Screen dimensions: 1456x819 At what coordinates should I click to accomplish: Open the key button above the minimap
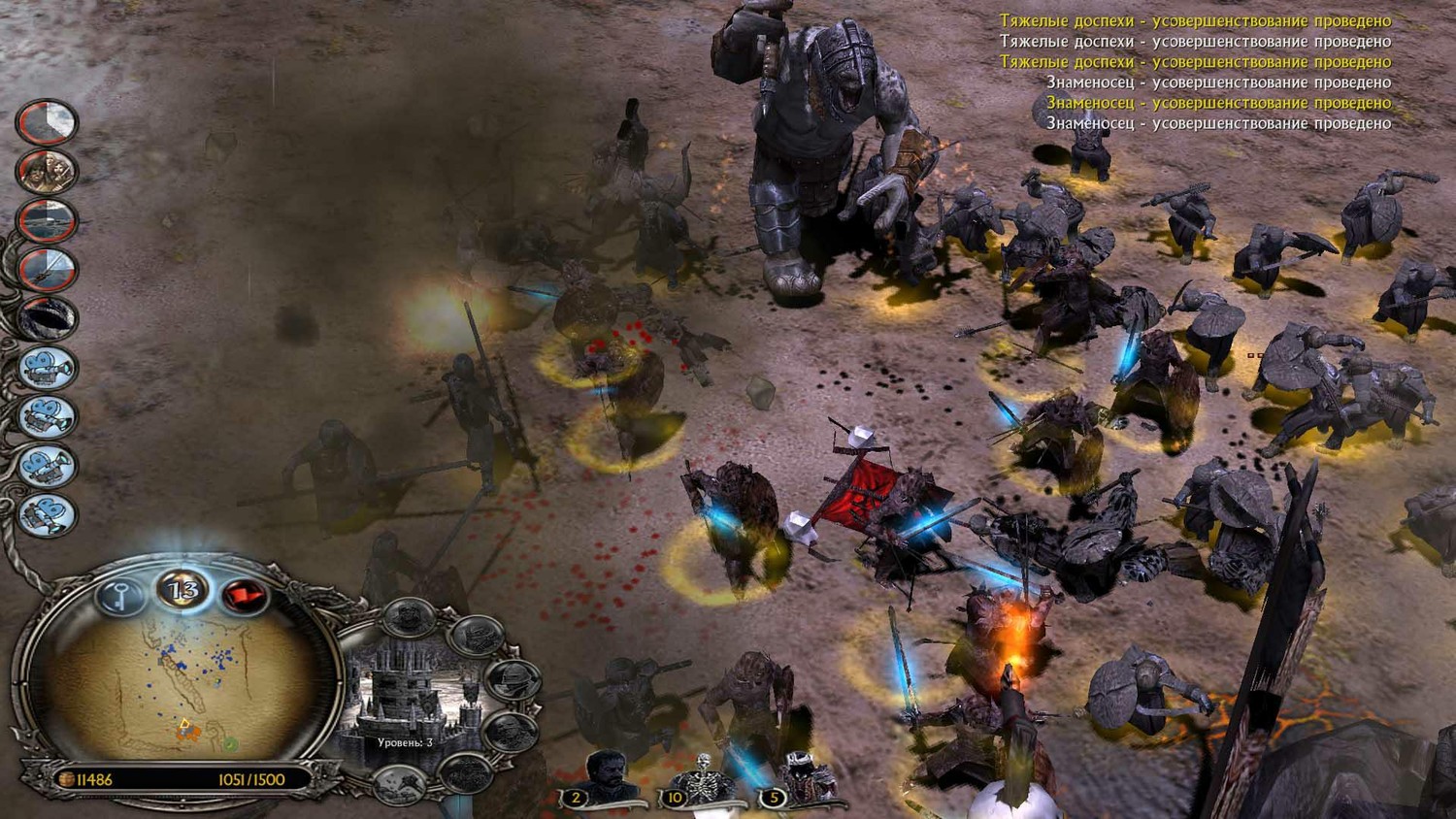pos(119,594)
